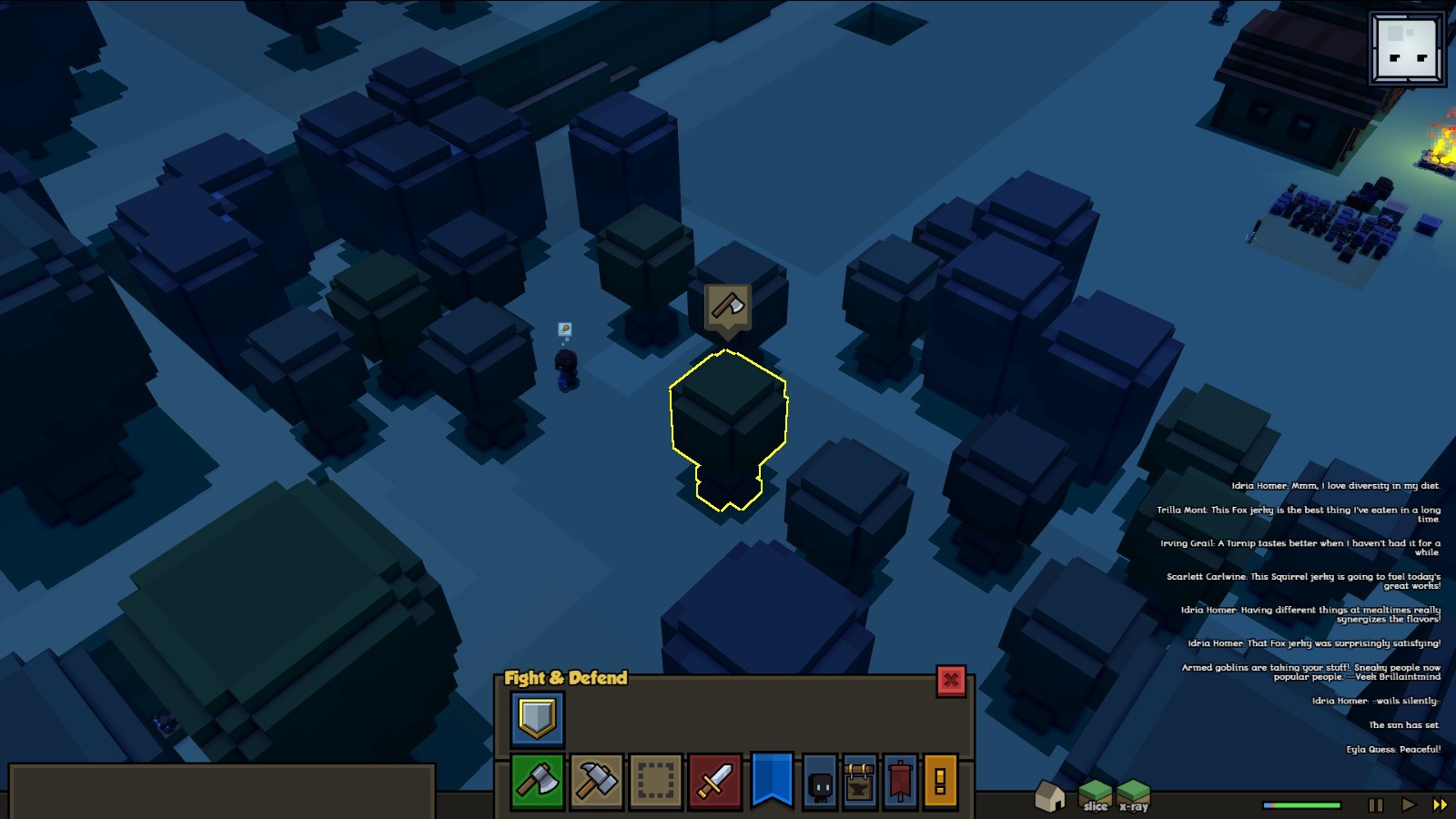The width and height of the screenshot is (1456, 819).
Task: Click the blue banner town button
Action: coord(772,779)
